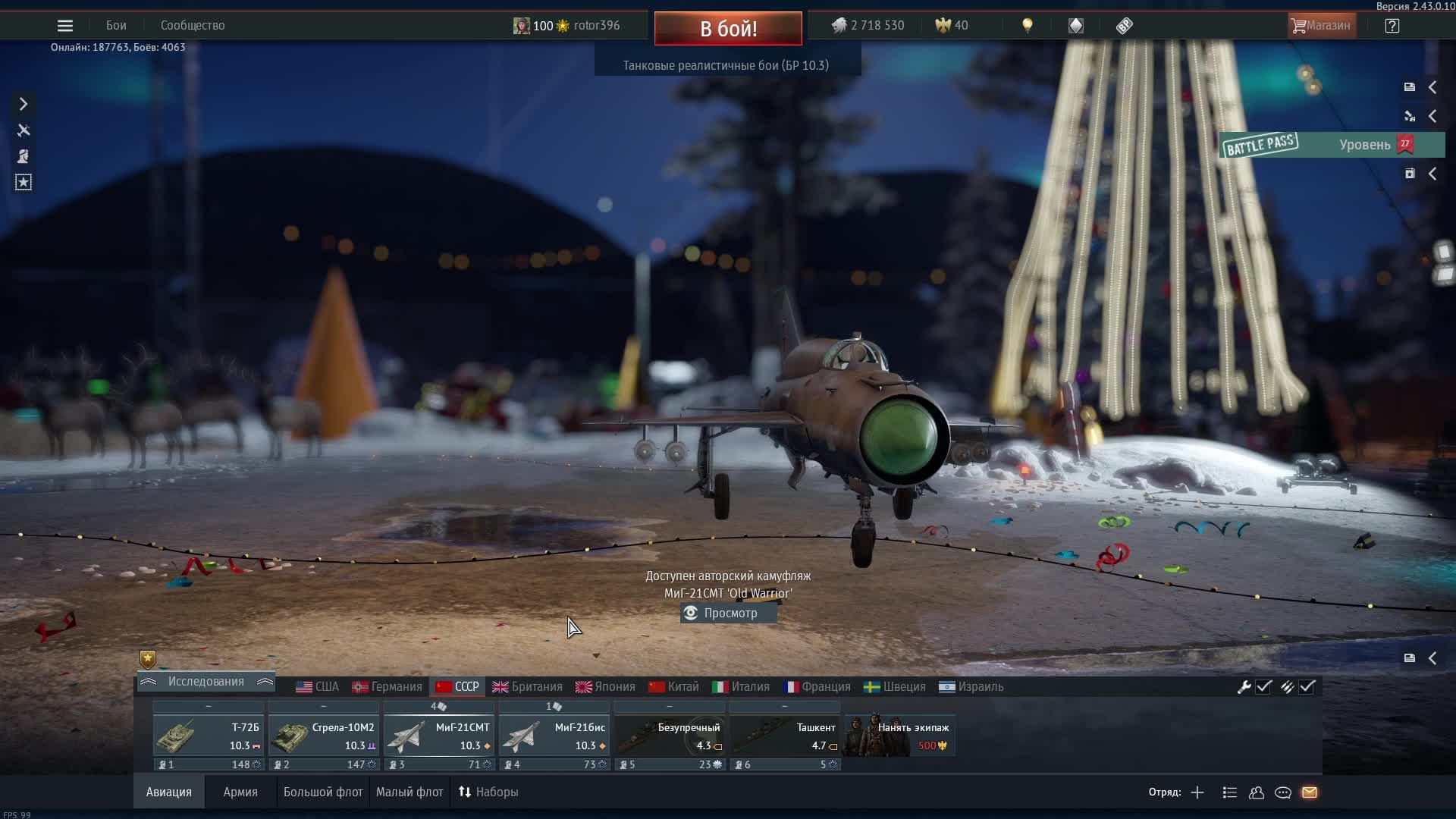Open the 'Сообщество' menu

click(193, 26)
